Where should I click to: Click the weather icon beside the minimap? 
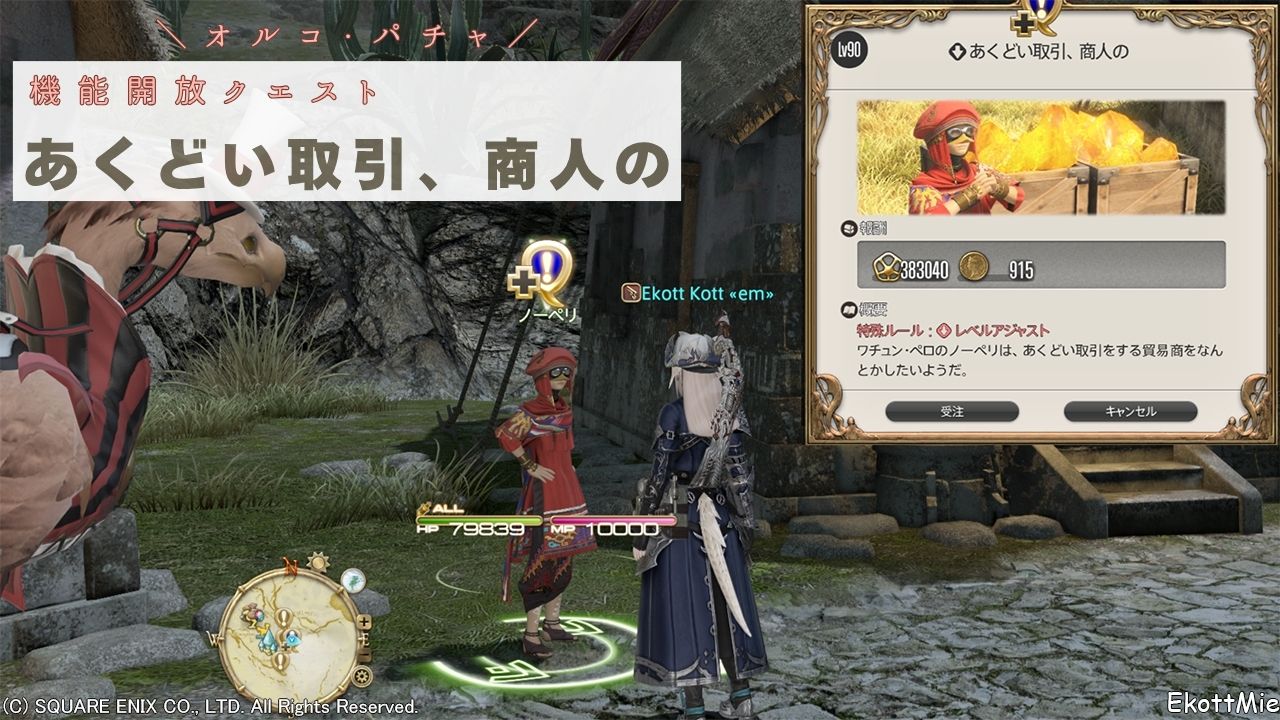[351, 581]
